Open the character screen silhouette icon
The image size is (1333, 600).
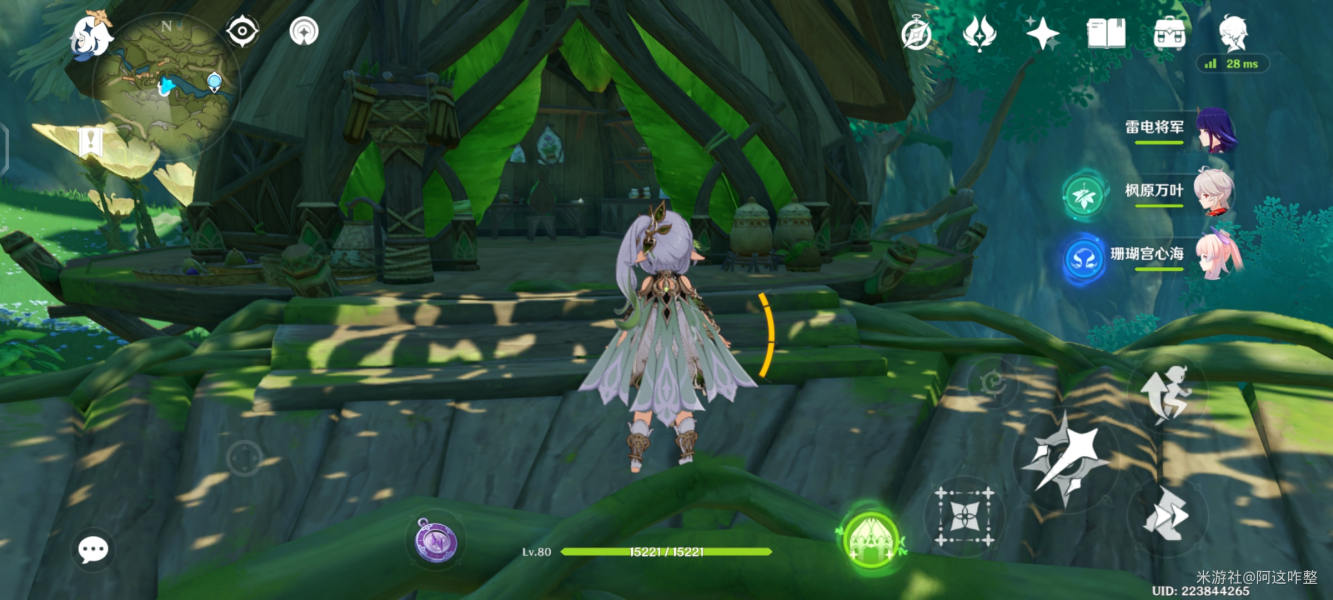(1232, 34)
